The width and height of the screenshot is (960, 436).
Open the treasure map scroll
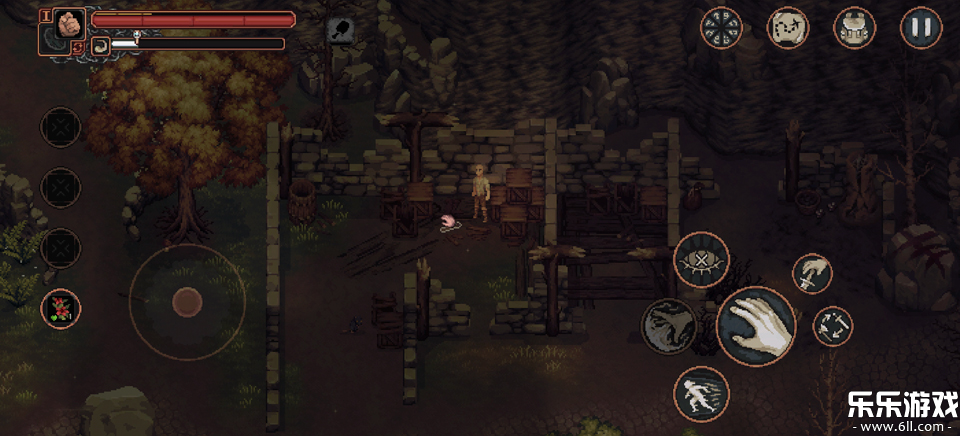click(x=788, y=27)
